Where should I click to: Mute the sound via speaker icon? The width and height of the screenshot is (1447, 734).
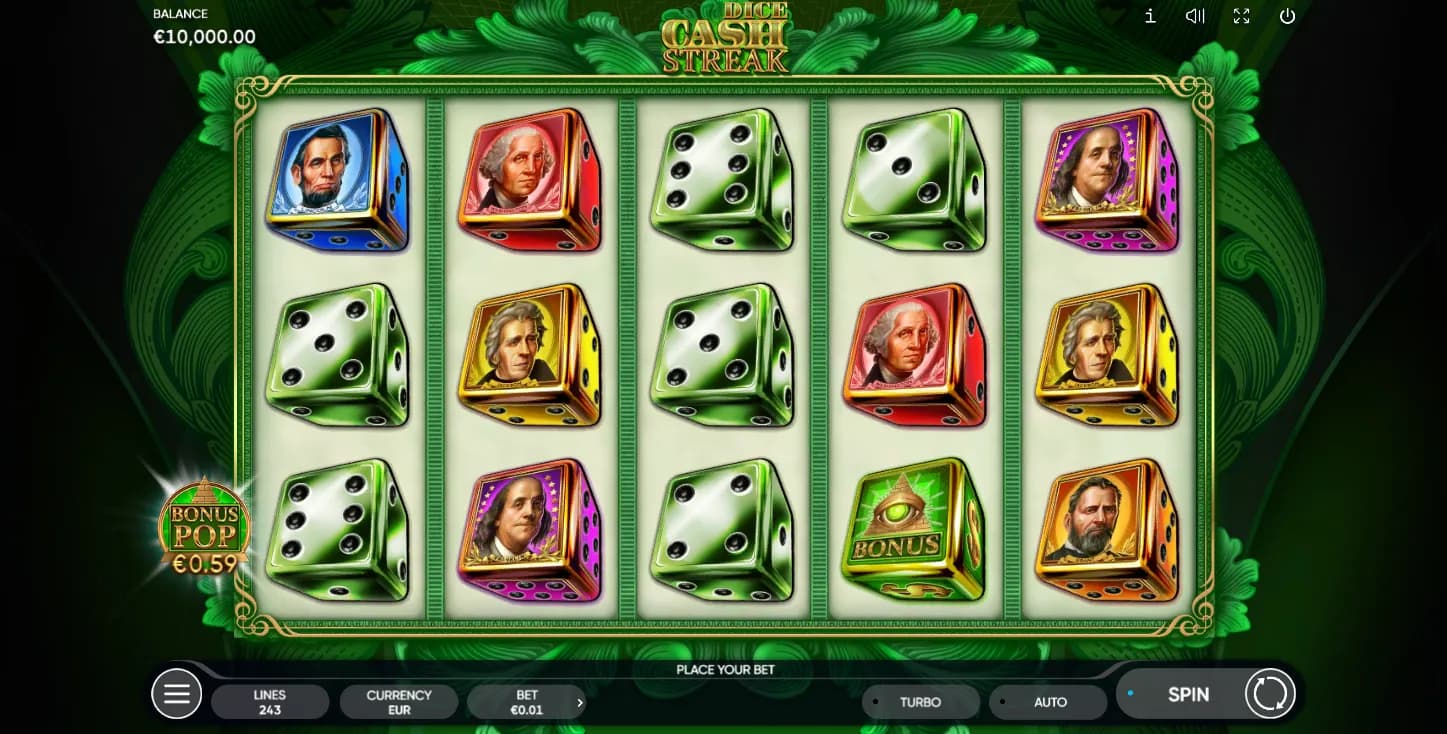pyautogui.click(x=1195, y=16)
